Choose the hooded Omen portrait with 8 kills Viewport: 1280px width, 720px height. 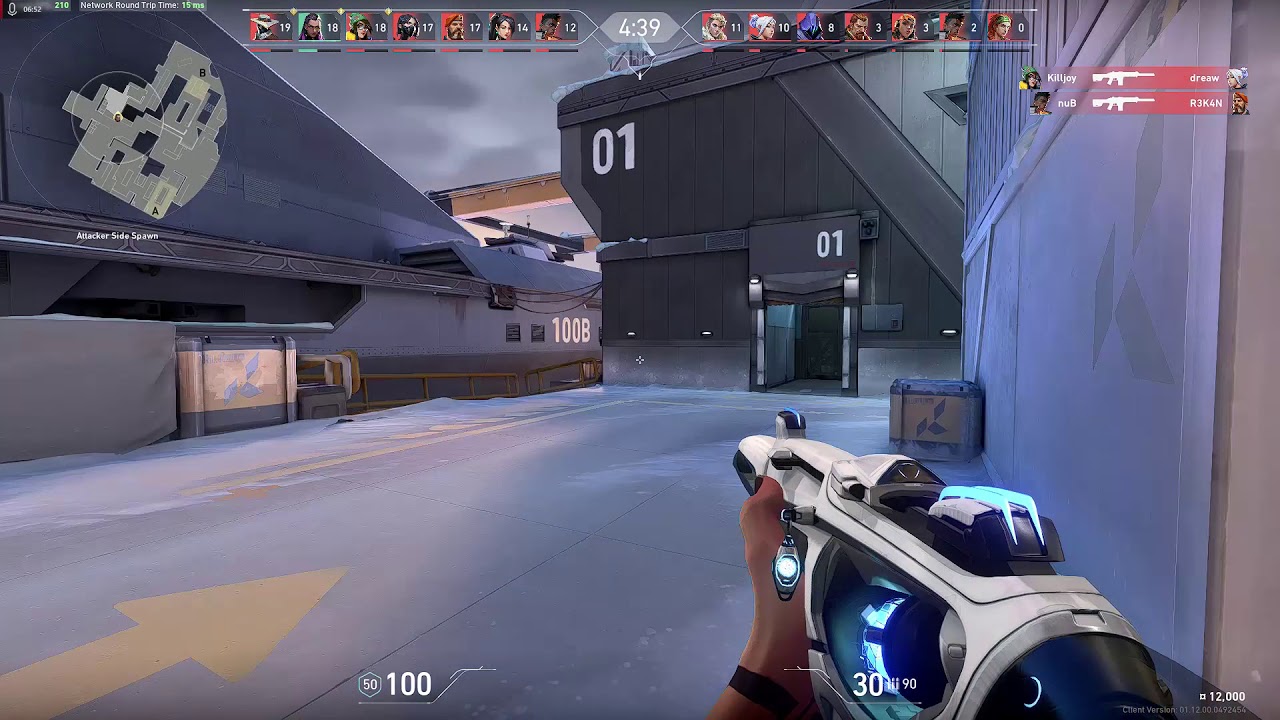pyautogui.click(x=809, y=27)
